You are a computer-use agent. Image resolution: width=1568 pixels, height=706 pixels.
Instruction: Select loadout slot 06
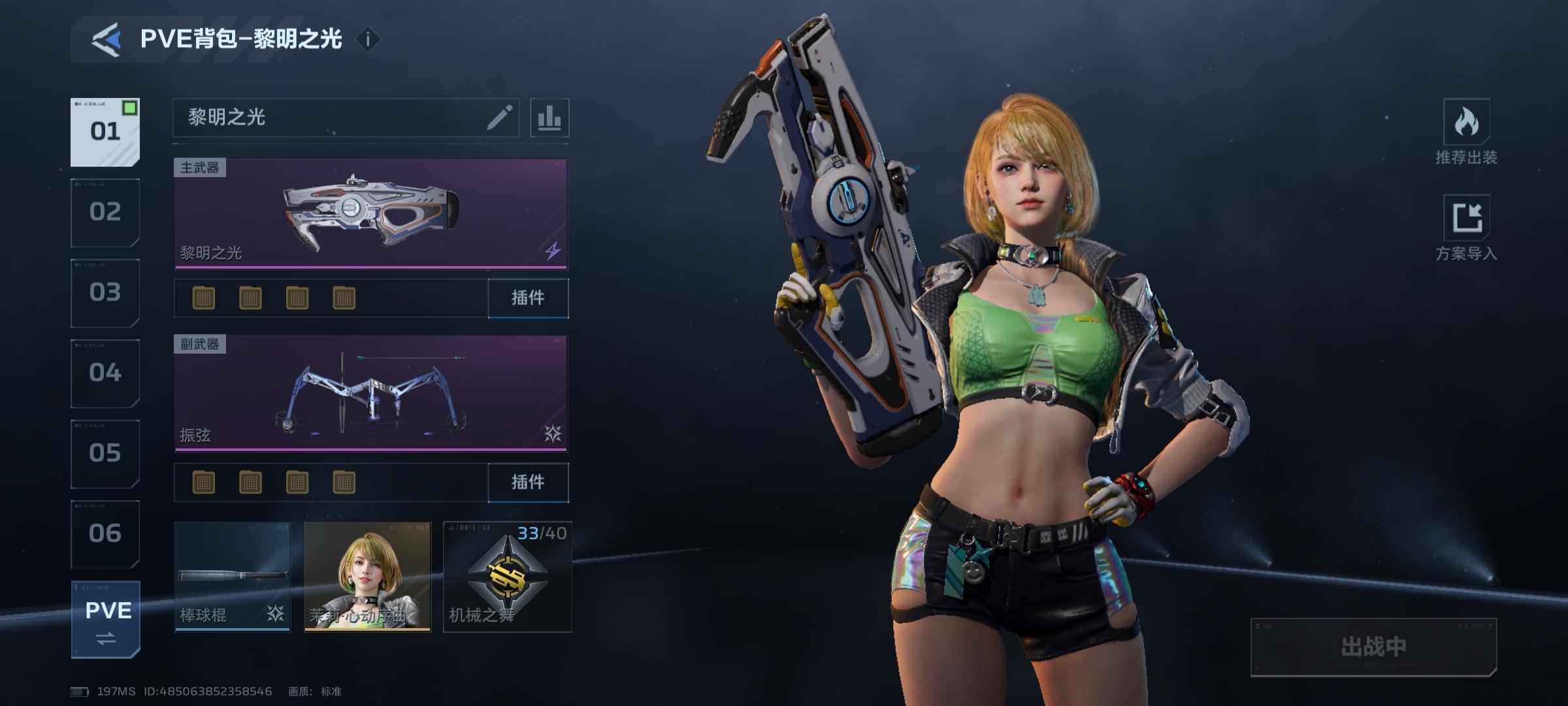click(105, 534)
